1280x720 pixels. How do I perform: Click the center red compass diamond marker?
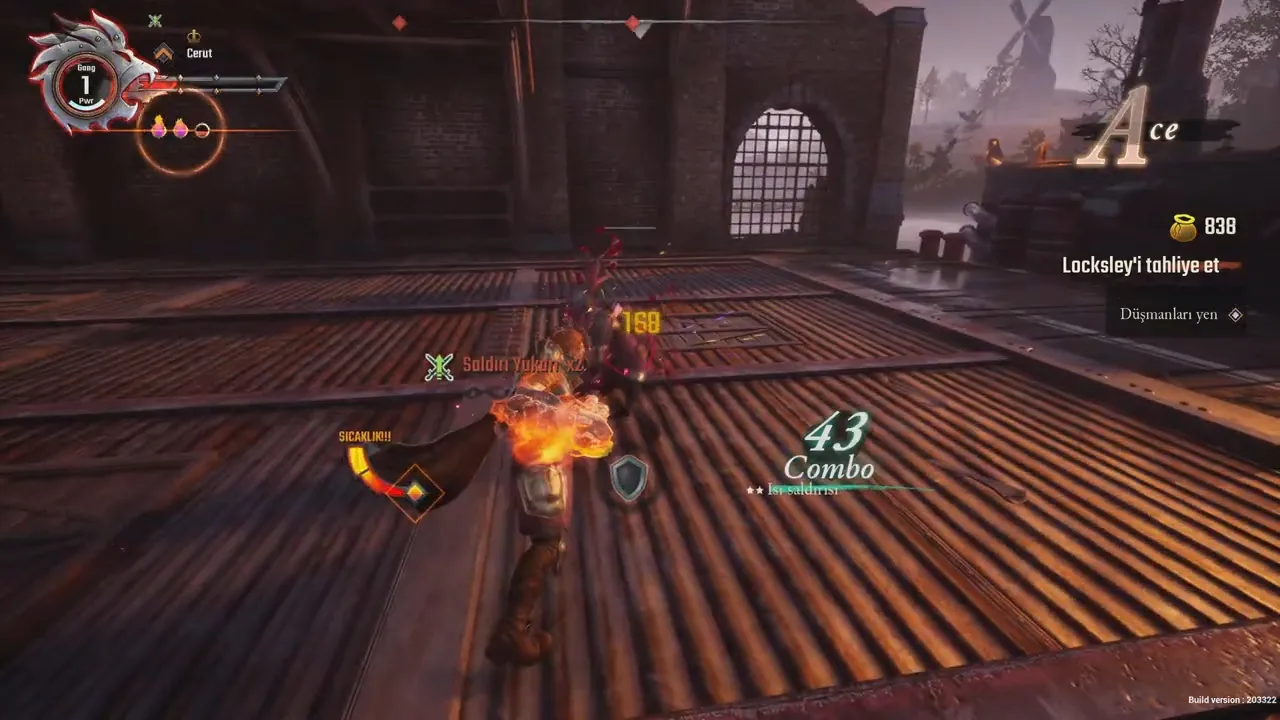[x=632, y=22]
